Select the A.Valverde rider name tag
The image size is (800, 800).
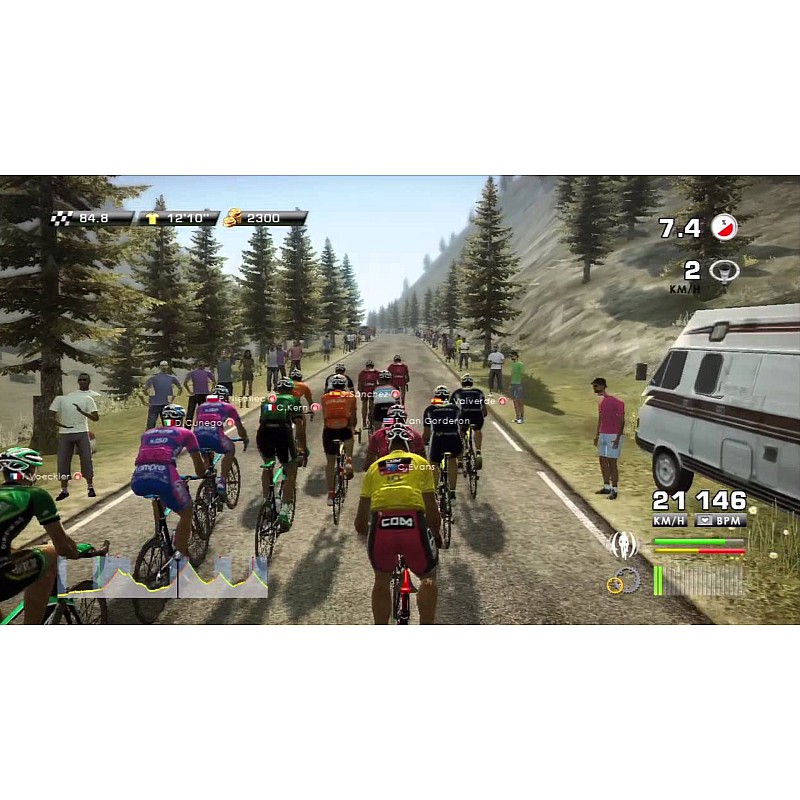(x=471, y=401)
